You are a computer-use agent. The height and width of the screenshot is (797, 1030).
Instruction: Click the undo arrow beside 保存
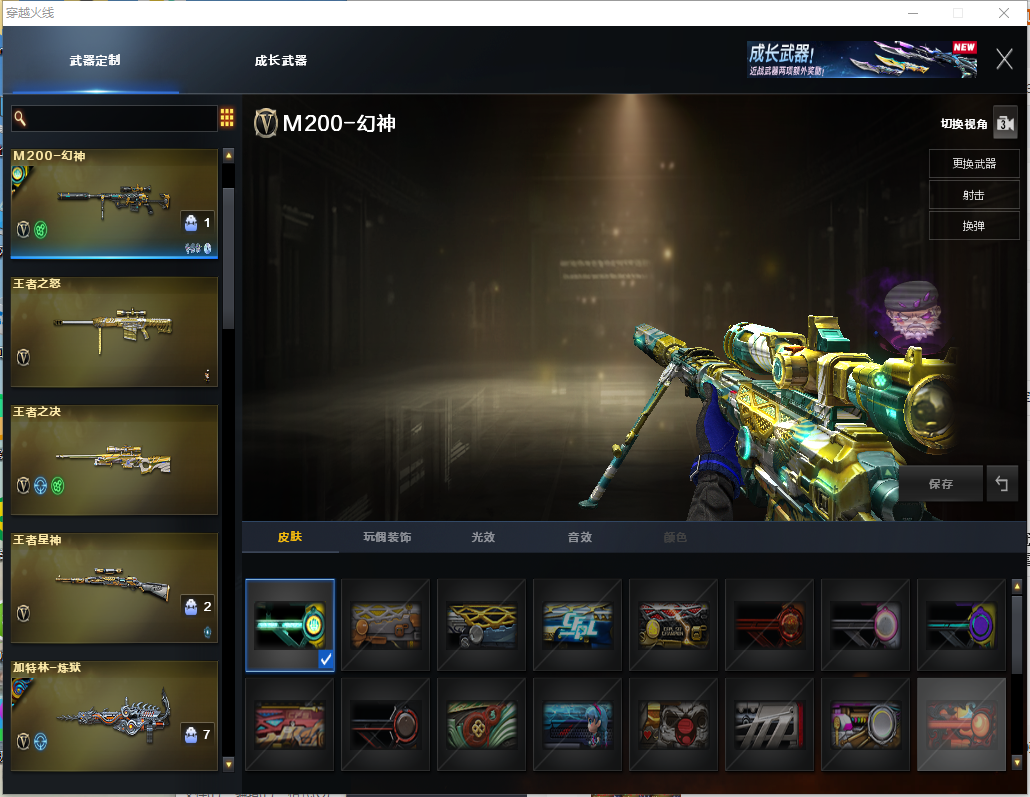[1001, 484]
